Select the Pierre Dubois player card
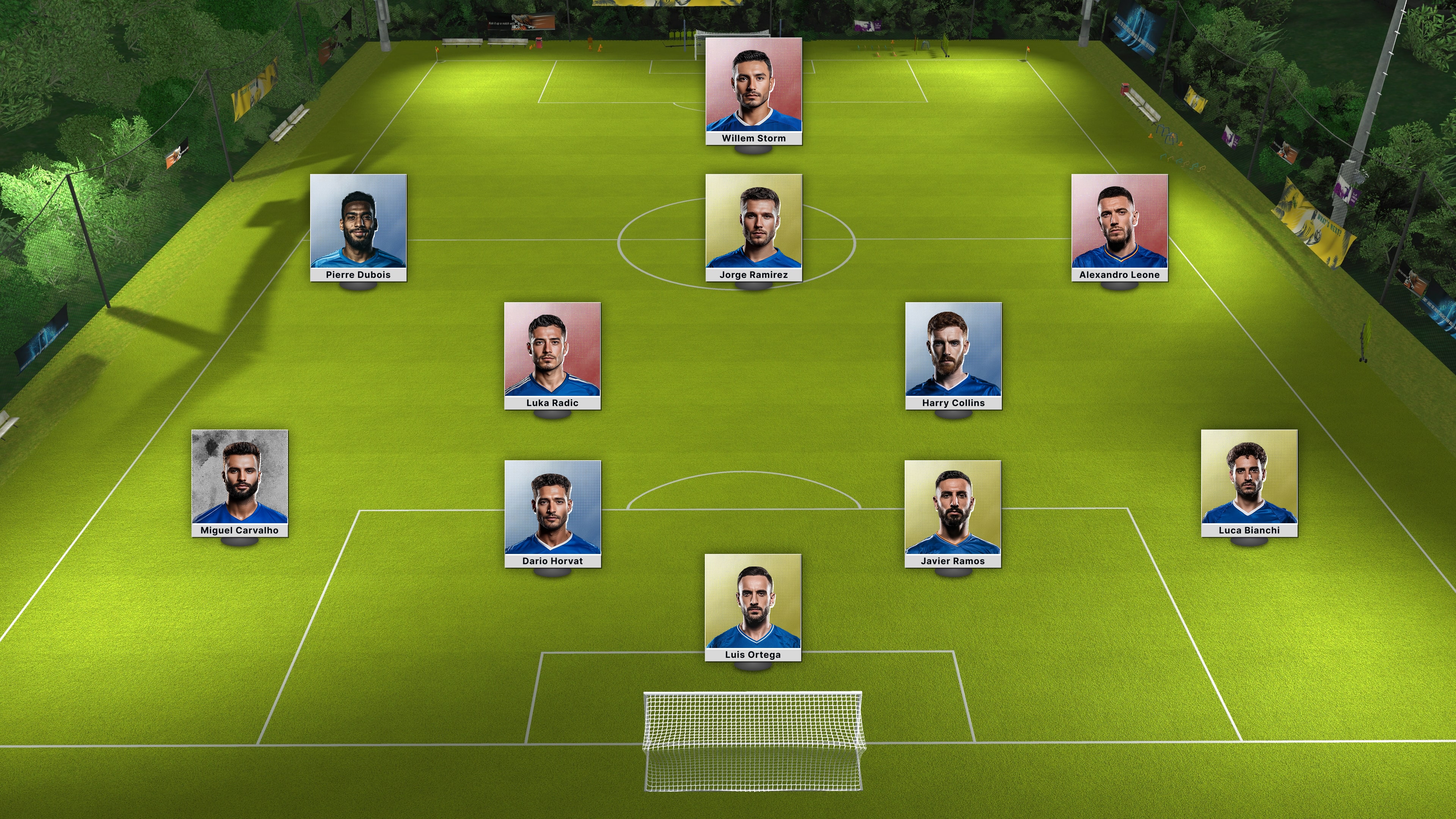This screenshot has width=1456, height=819. (358, 223)
